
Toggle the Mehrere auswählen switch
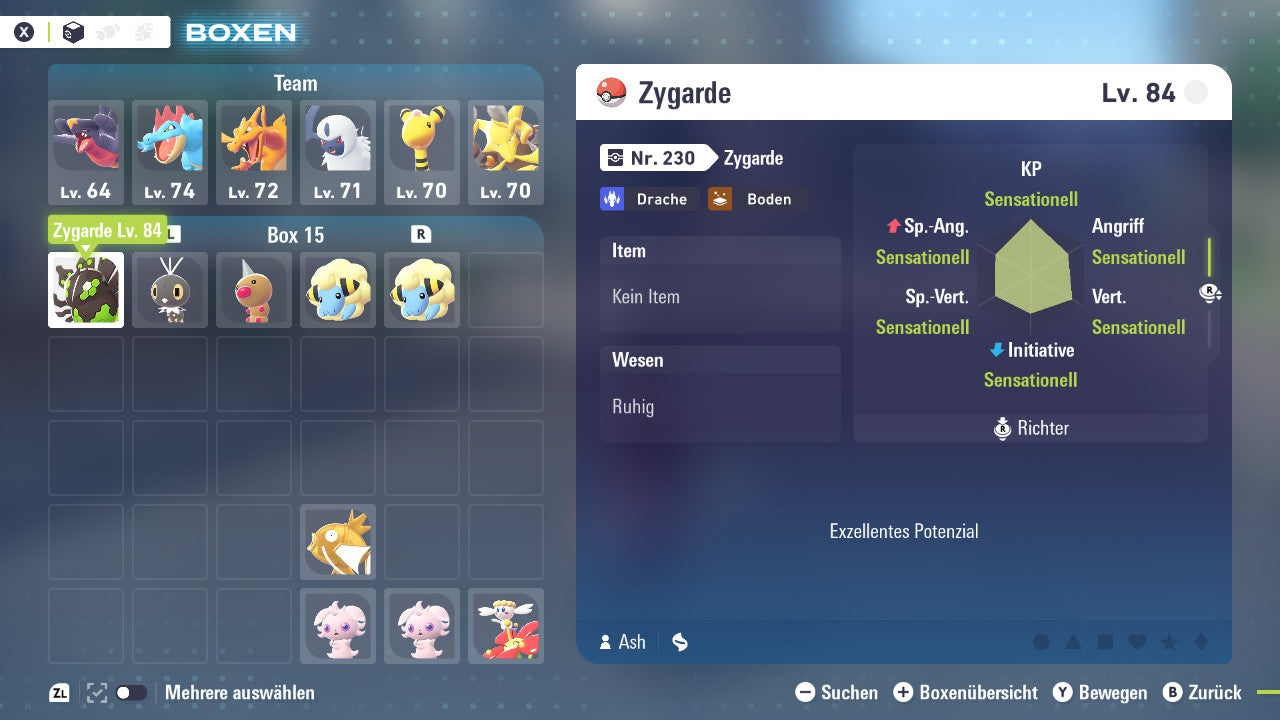pyautogui.click(x=131, y=692)
